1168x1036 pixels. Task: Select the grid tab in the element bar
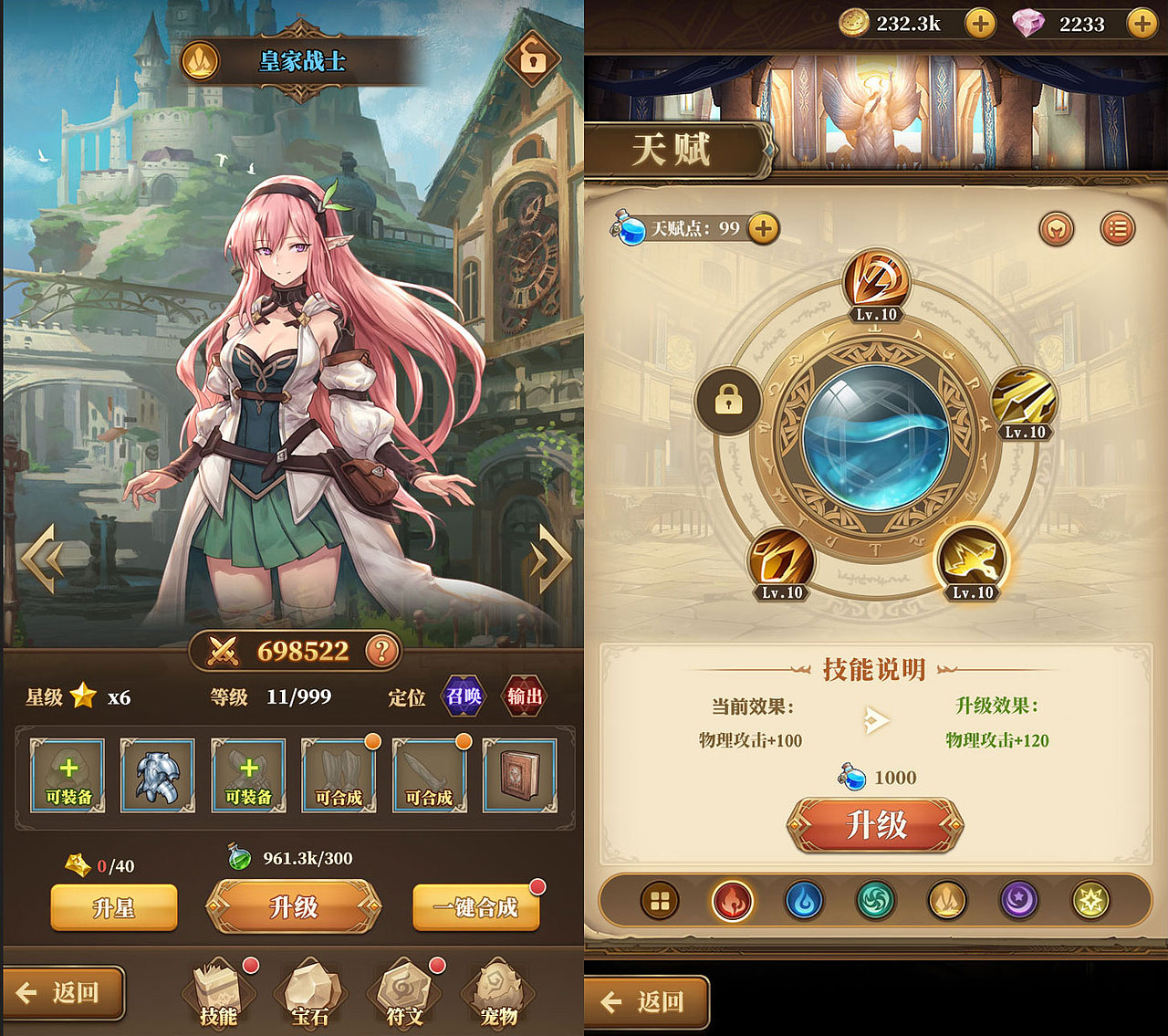(659, 899)
